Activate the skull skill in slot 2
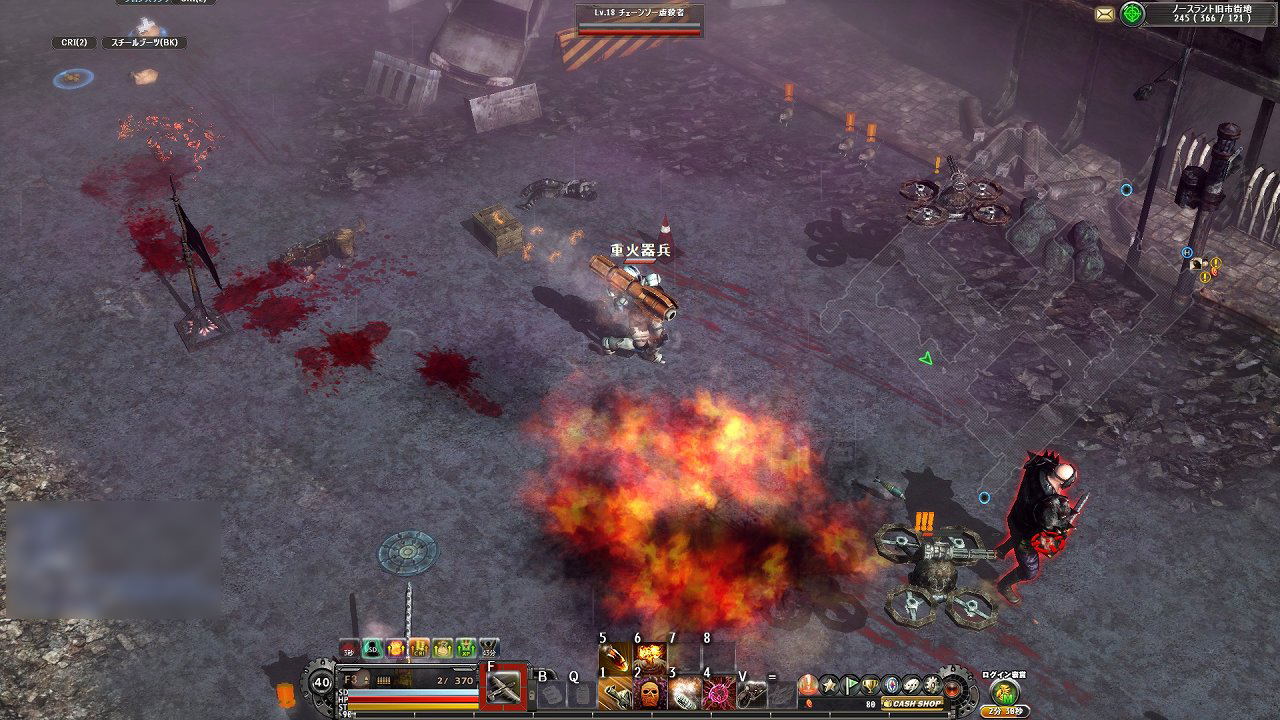Viewport: 1280px width, 720px height. coord(652,694)
